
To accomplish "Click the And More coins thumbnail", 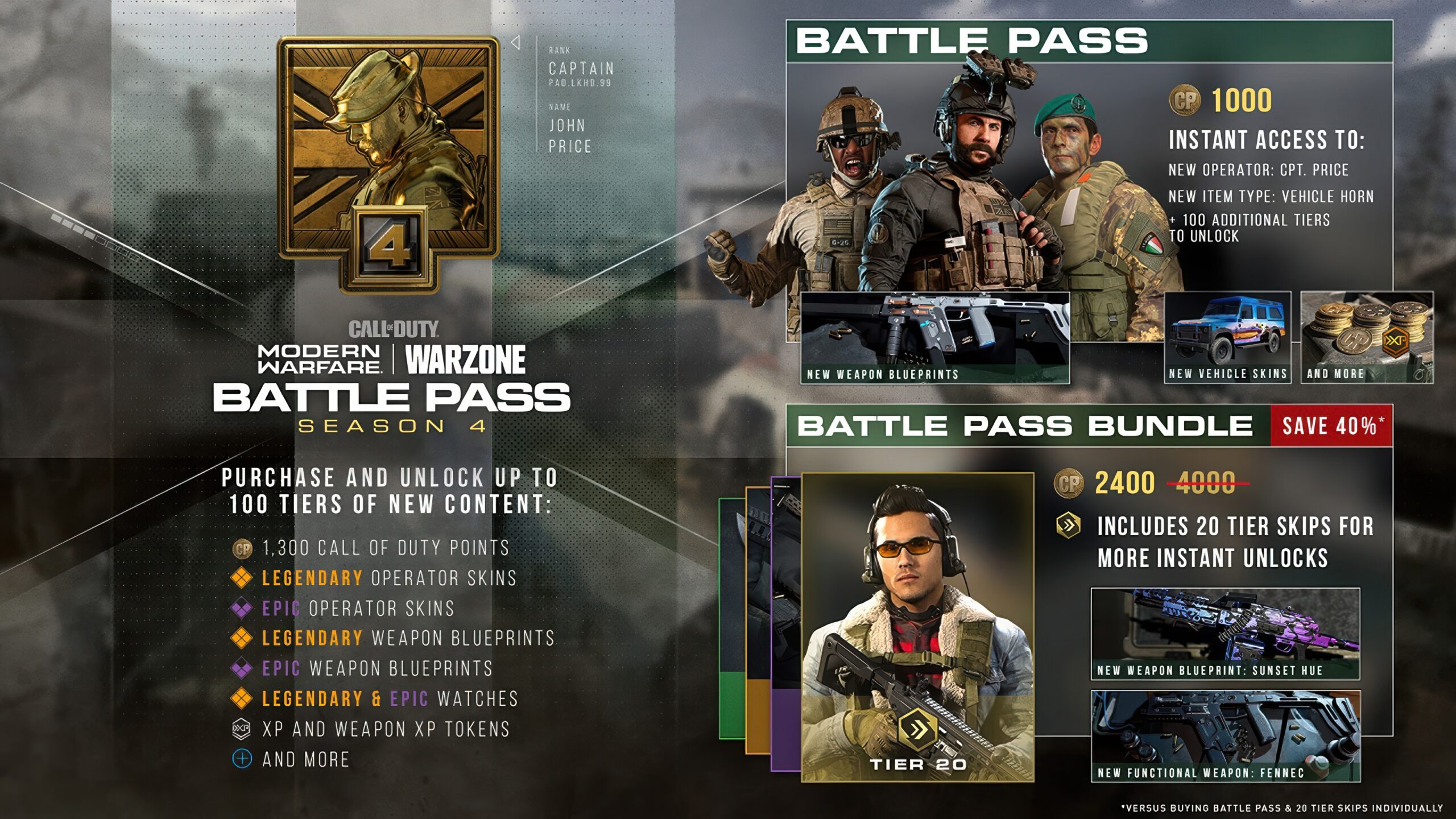I will pyautogui.click(x=1367, y=337).
